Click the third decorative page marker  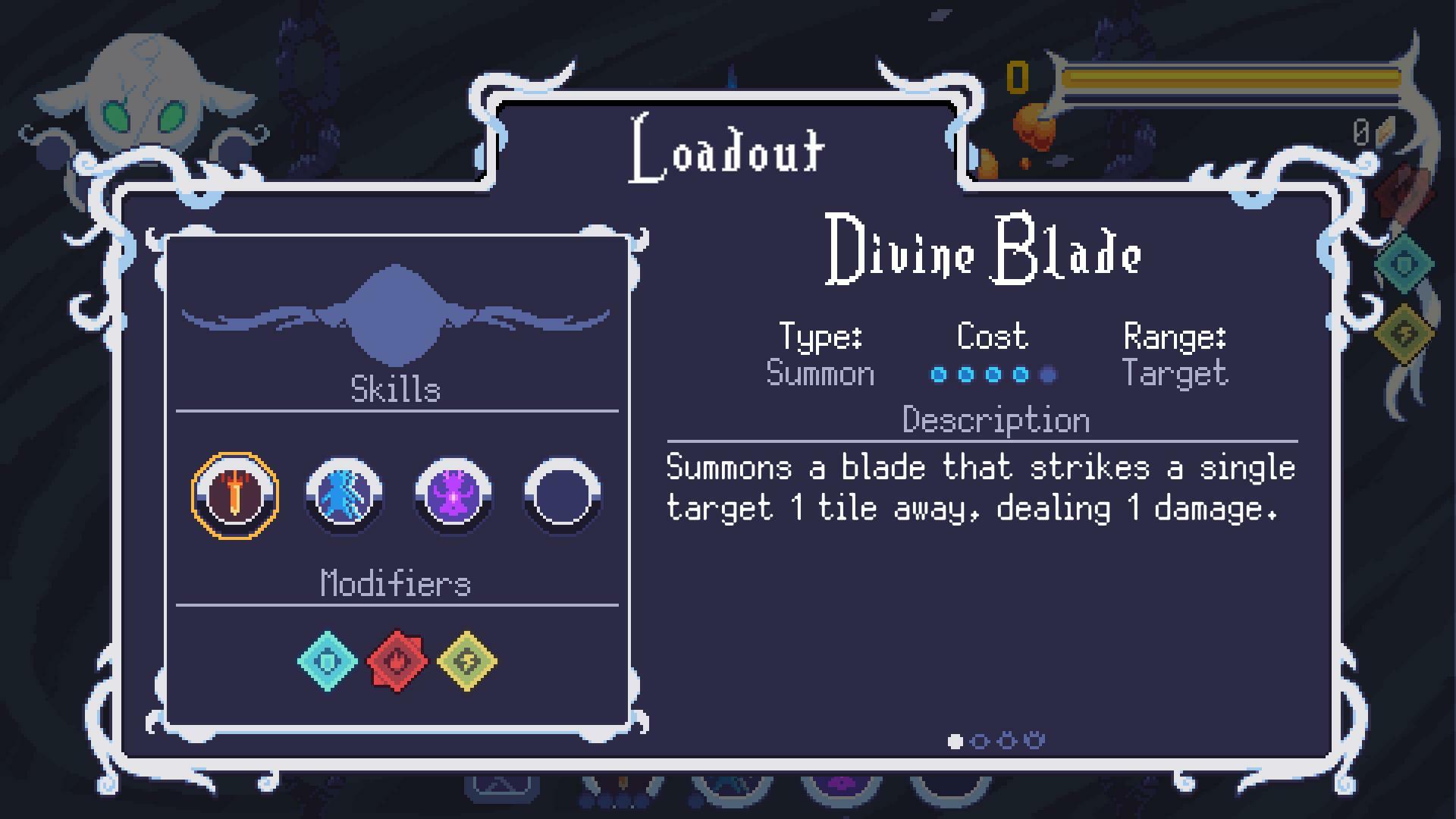click(1008, 739)
